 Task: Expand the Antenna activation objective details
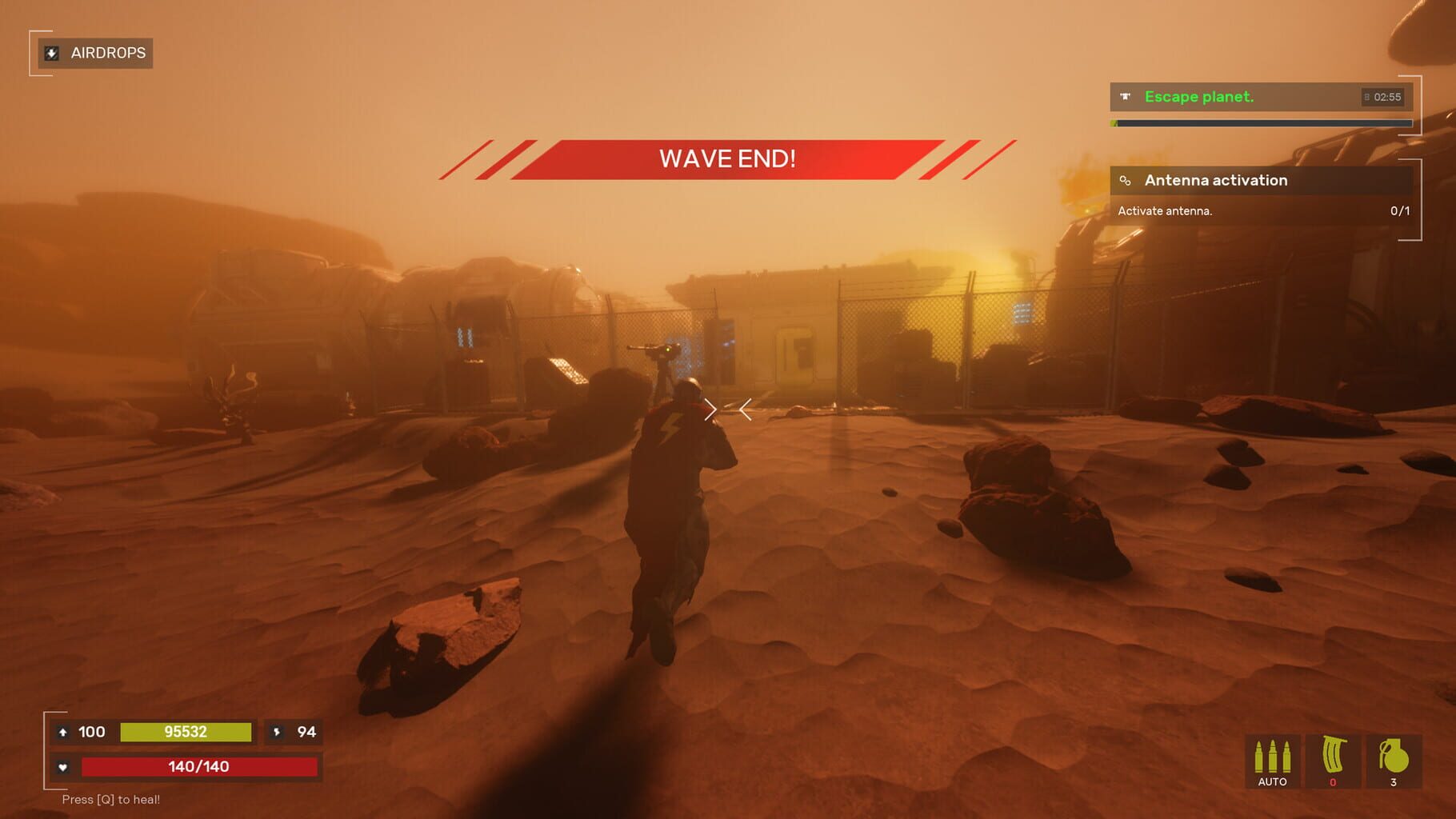[x=1215, y=180]
